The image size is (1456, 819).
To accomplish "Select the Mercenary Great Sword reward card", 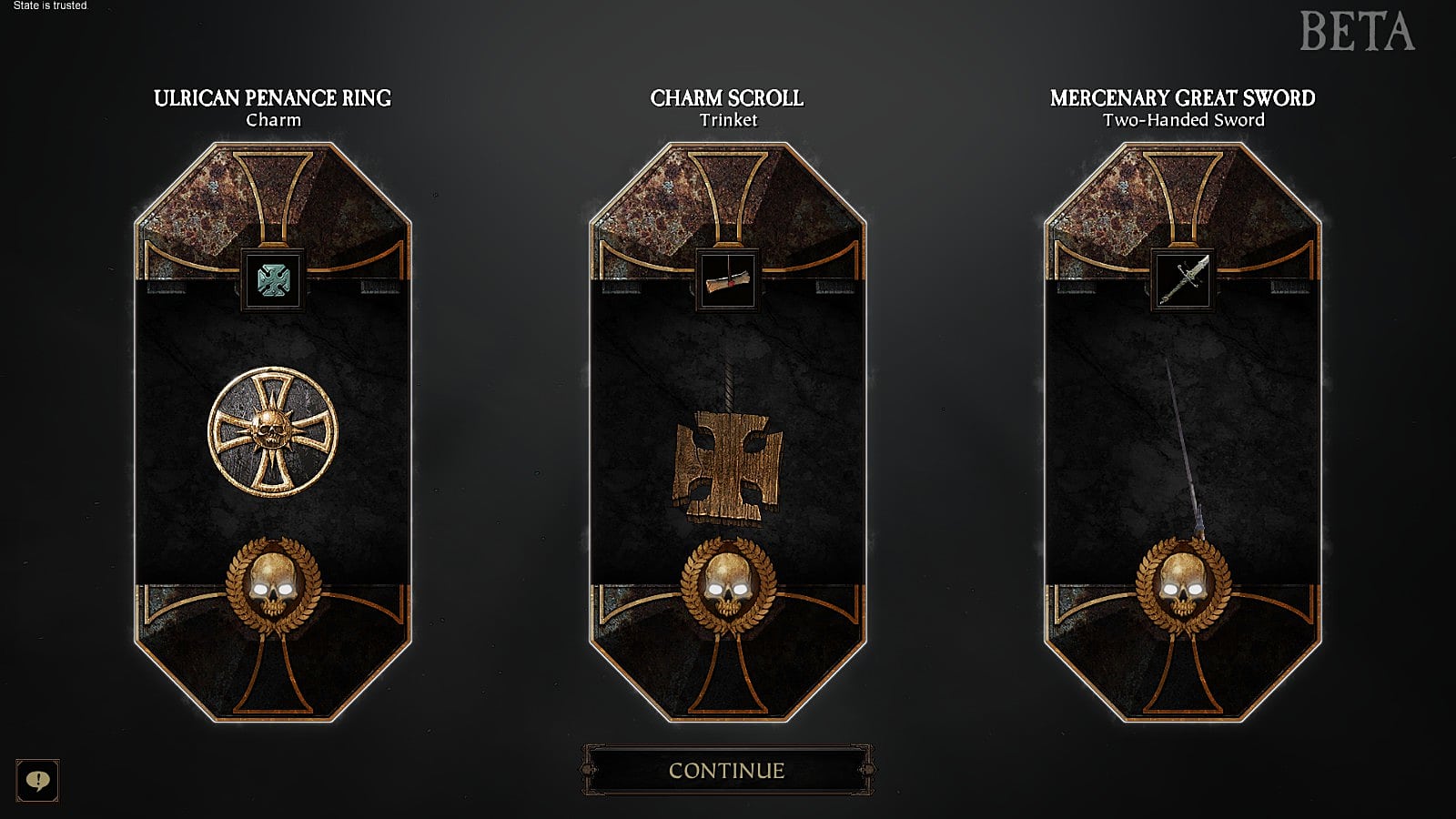I will pos(1183,428).
